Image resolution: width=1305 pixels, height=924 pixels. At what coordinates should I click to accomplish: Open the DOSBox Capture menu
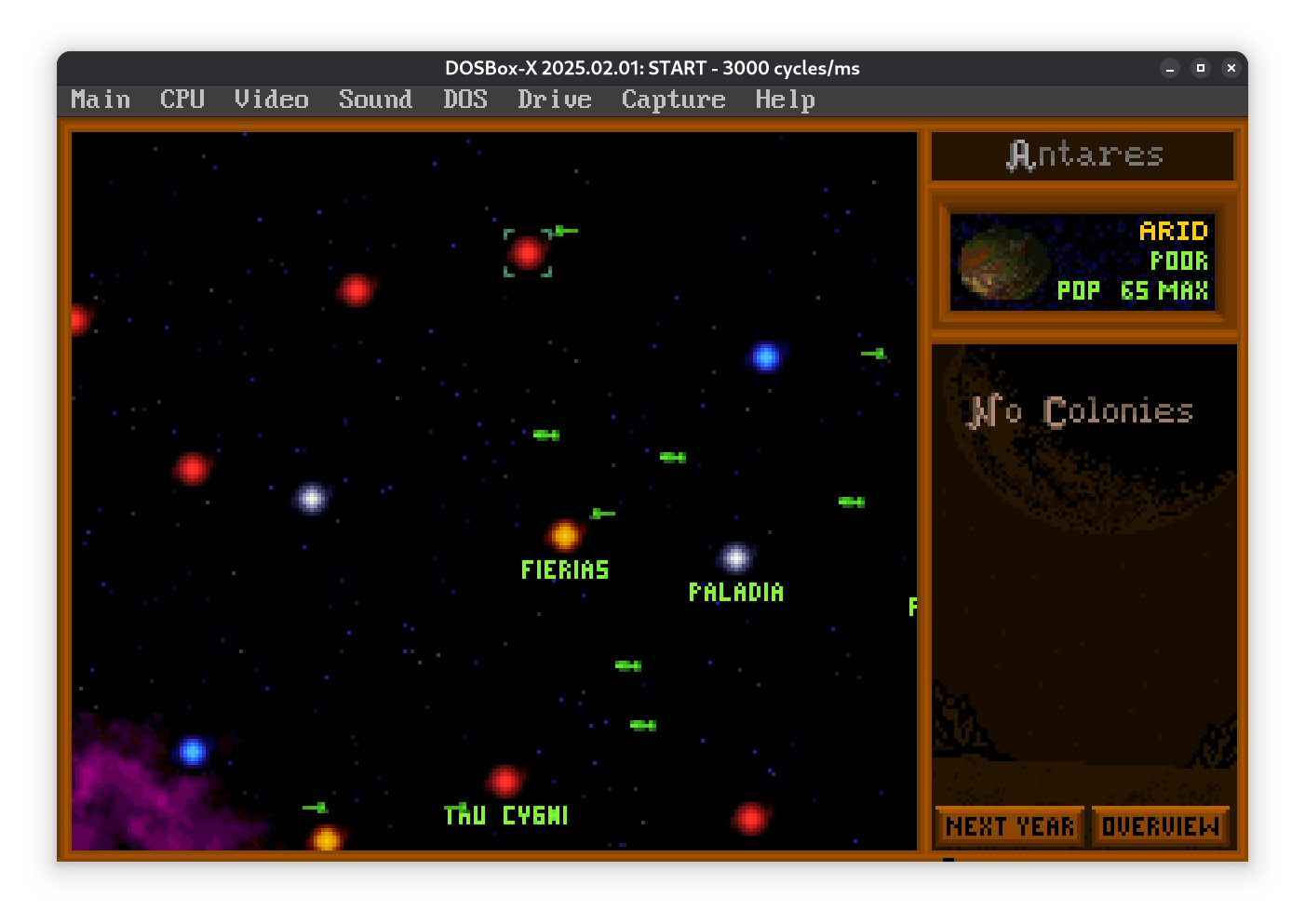coord(673,100)
